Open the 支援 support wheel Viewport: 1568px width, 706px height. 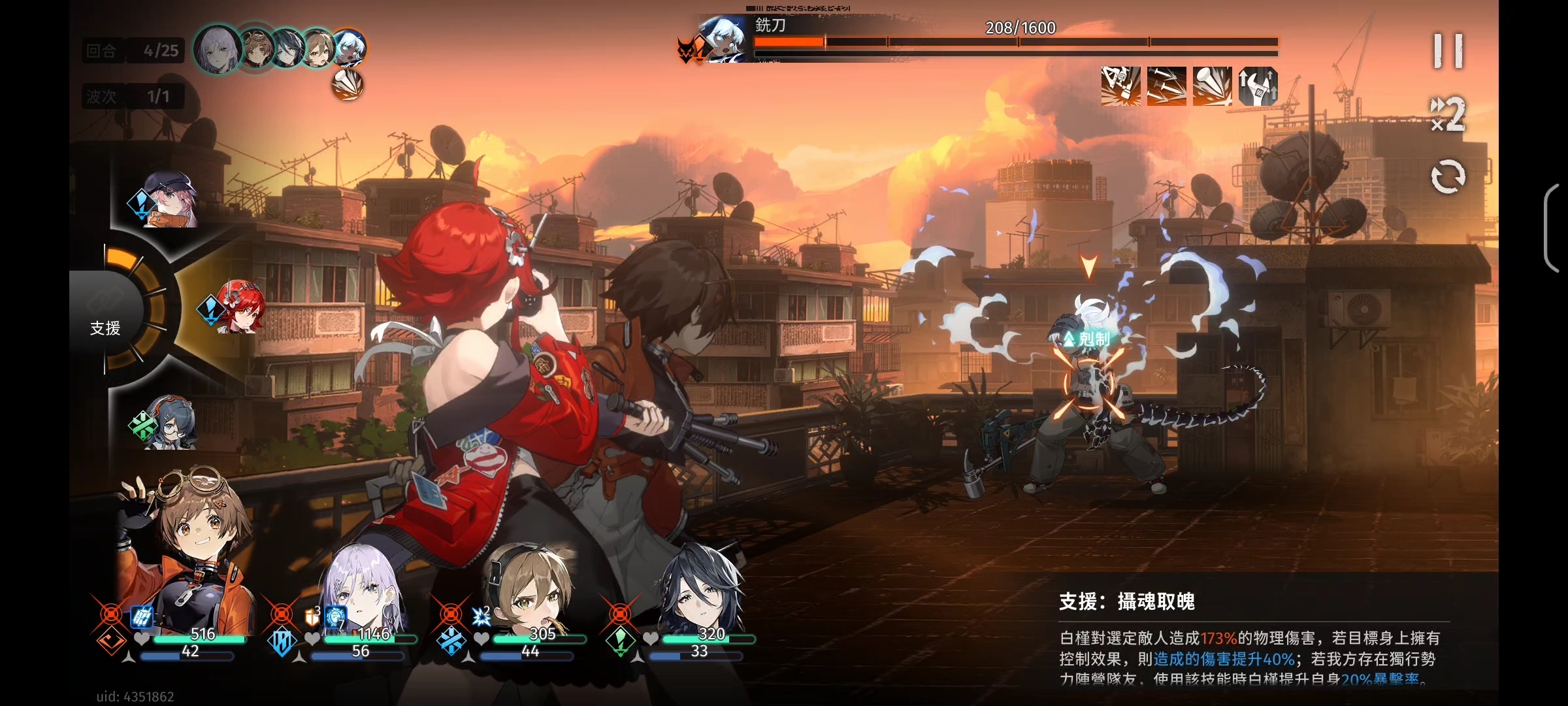[x=105, y=327]
